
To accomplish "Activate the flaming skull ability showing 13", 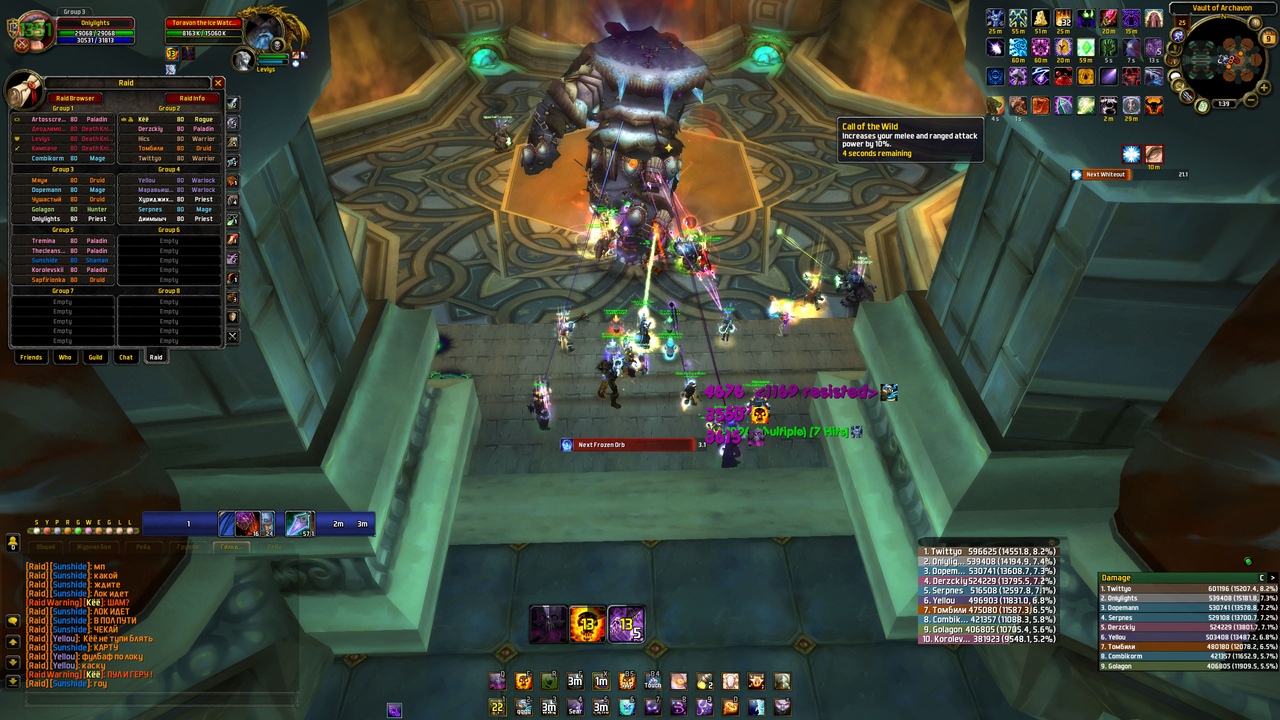I will (x=587, y=624).
